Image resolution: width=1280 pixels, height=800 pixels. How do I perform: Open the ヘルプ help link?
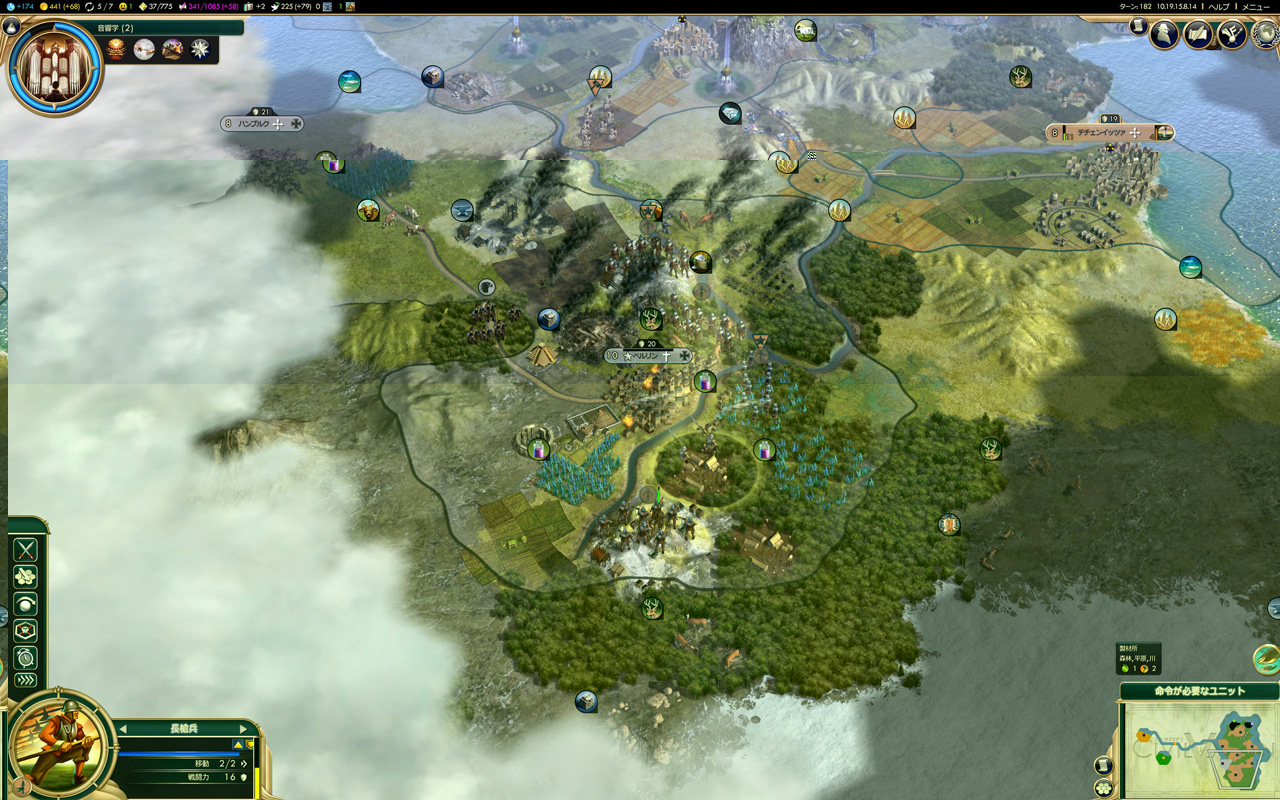[1218, 7]
